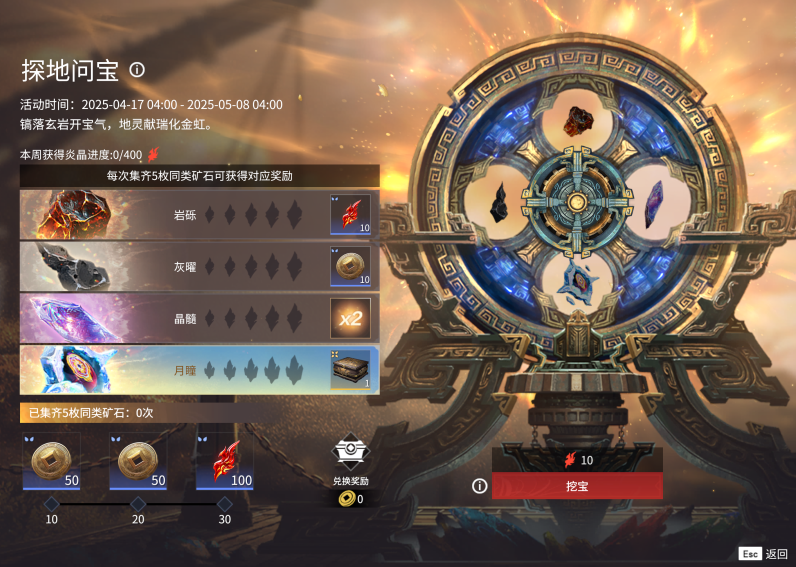Viewport: 796px width, 567px height.
Task: Select the 岩砾 ore reward row
Action: pos(199,214)
